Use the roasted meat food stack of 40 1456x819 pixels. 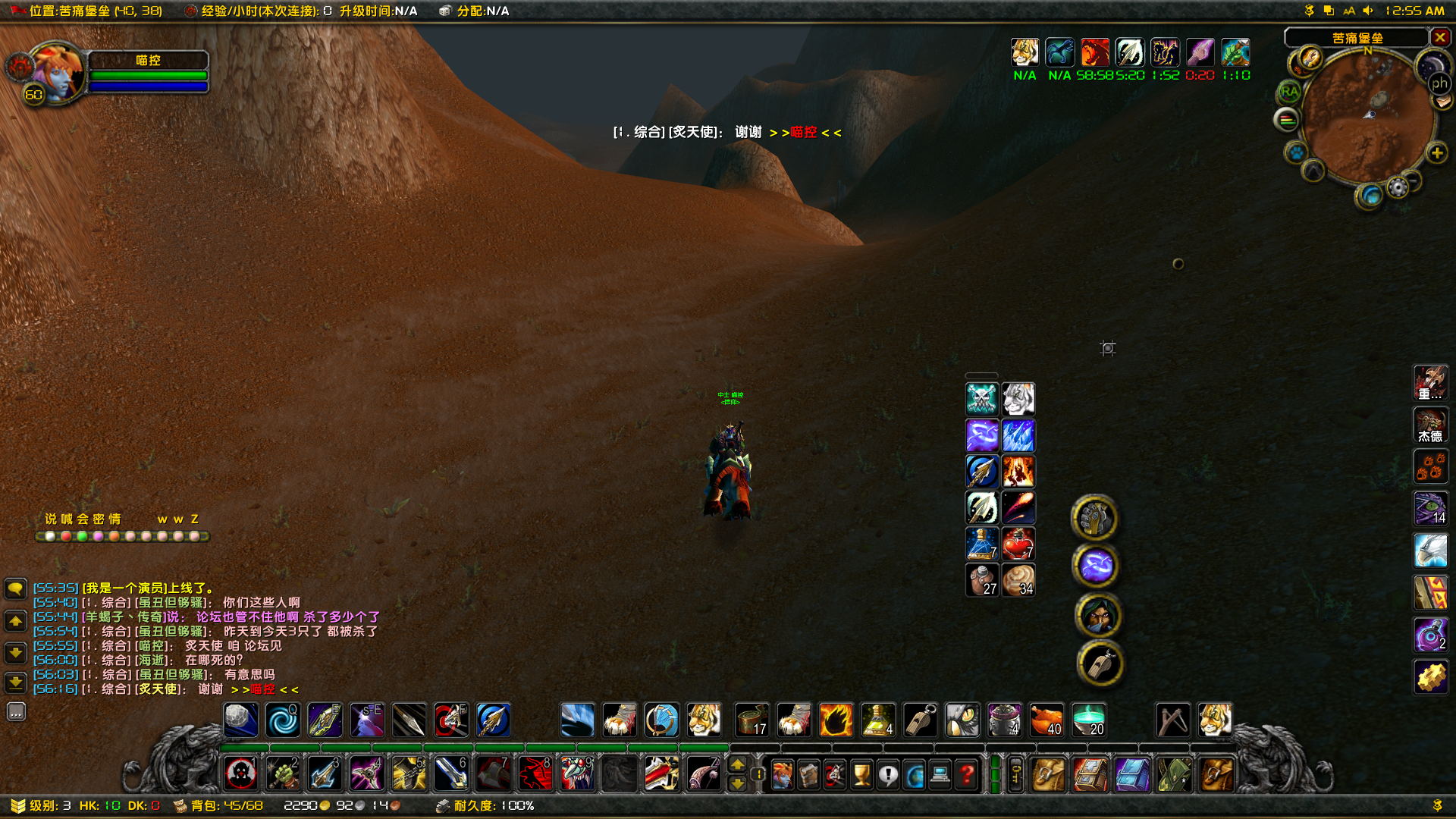pyautogui.click(x=1046, y=720)
